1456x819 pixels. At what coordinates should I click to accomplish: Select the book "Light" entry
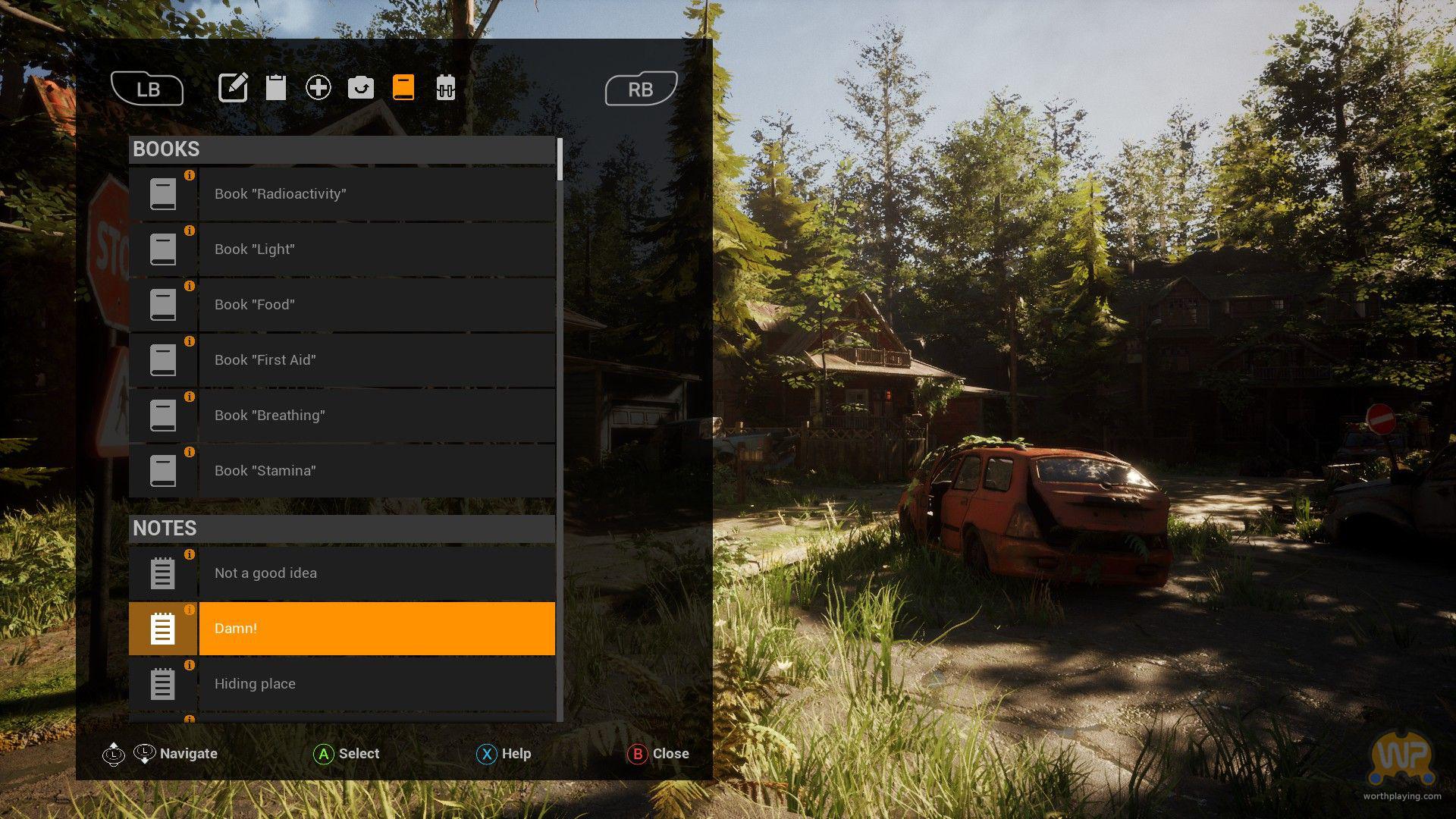tap(343, 249)
